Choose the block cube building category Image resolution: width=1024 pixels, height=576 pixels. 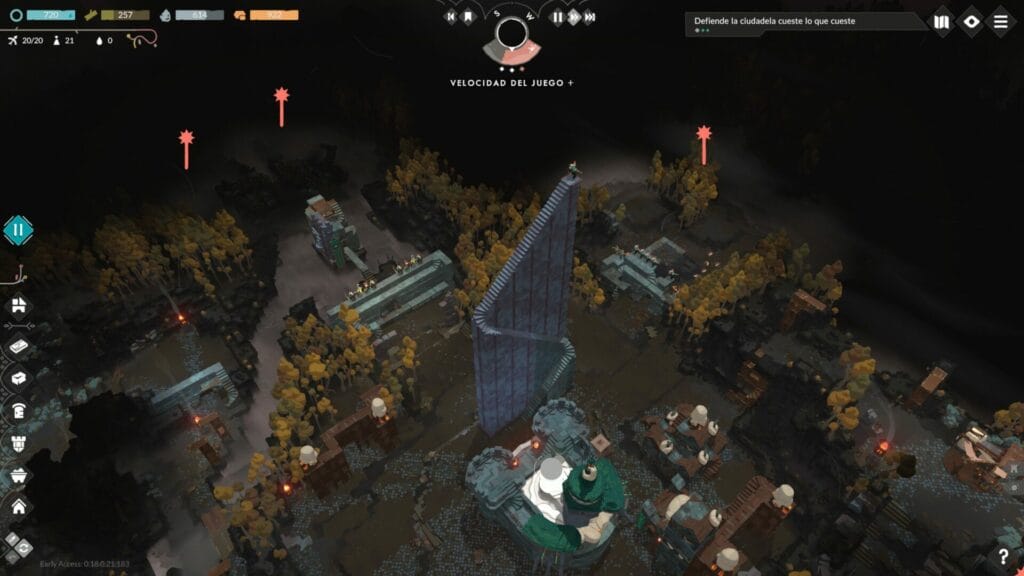(x=18, y=378)
